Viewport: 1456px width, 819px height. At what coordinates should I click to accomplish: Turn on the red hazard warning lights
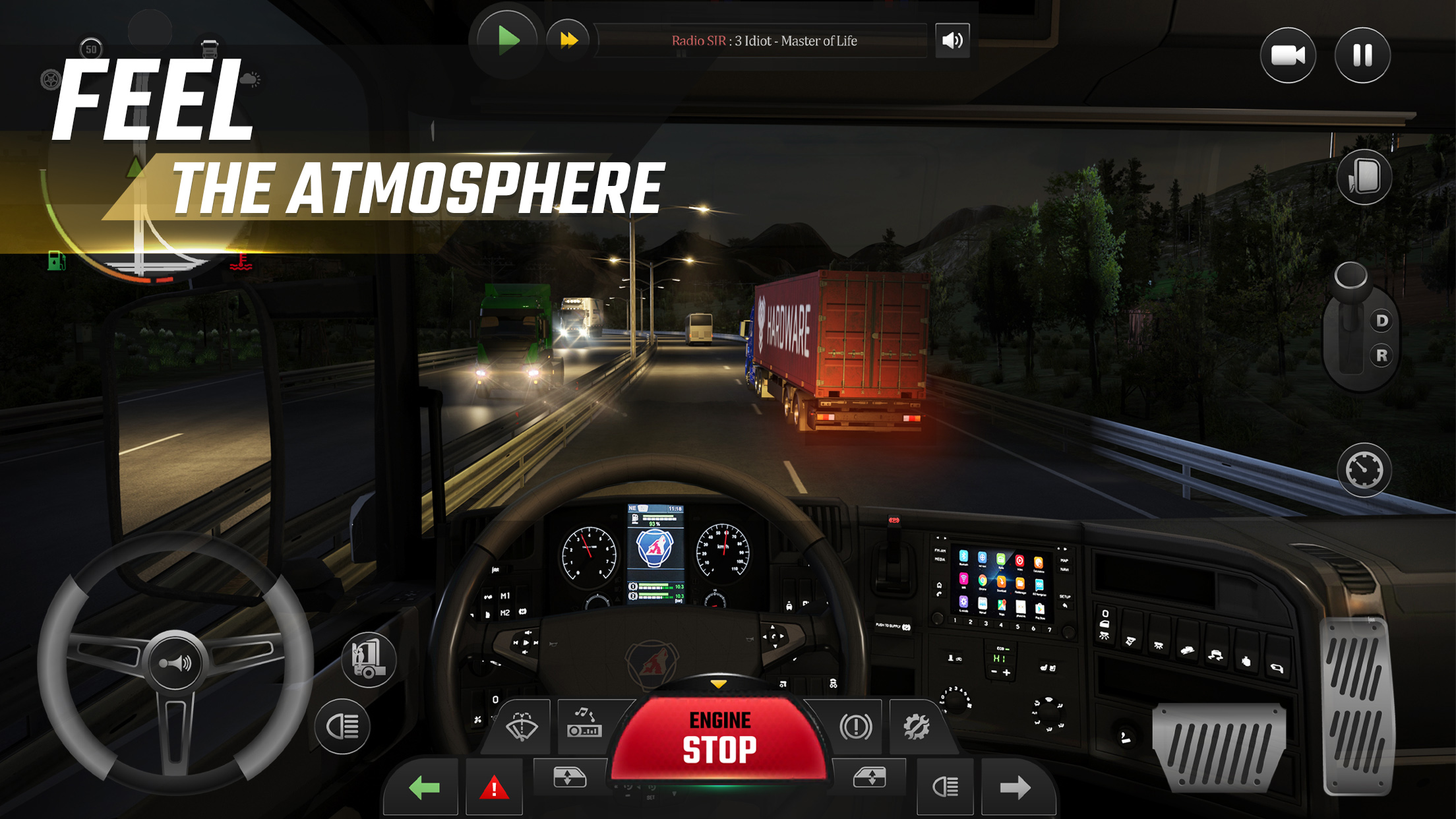coord(494,787)
